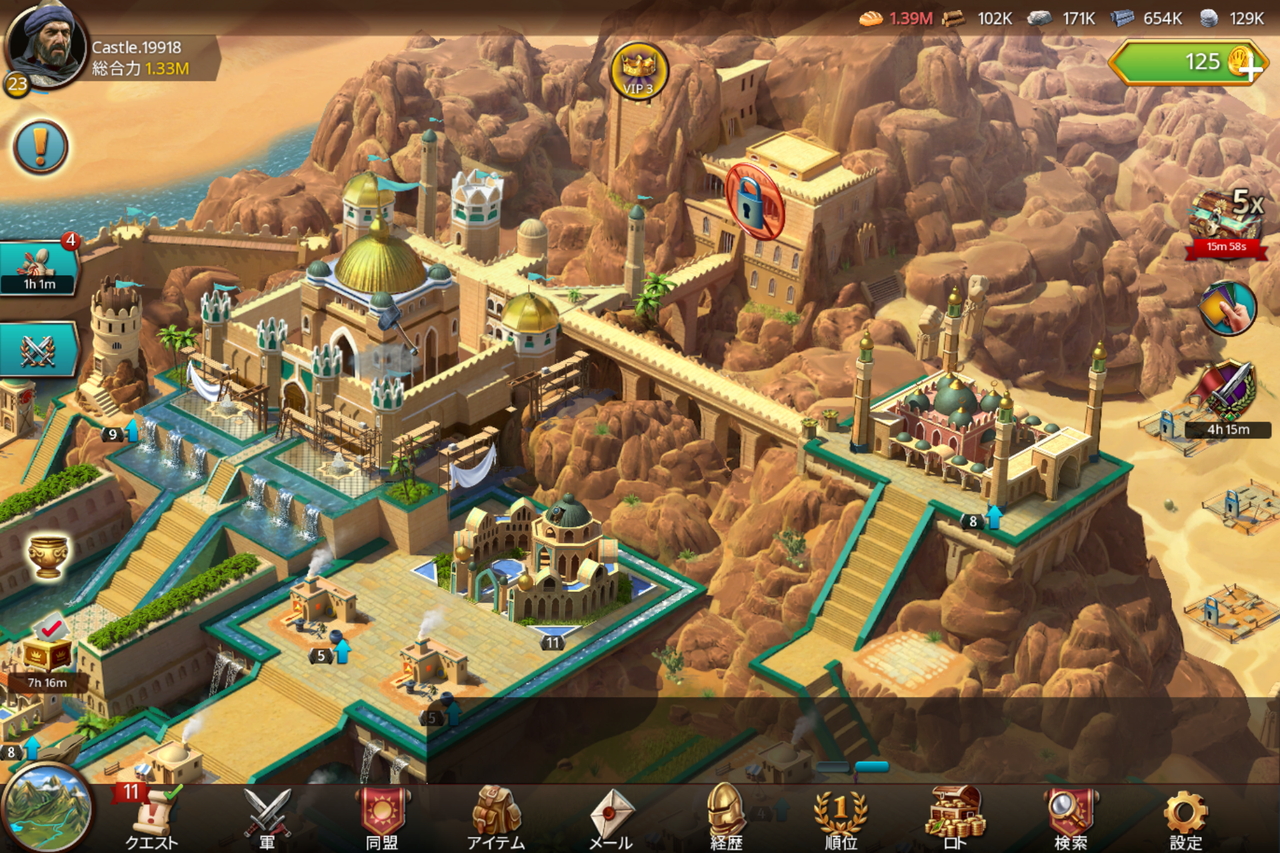Open the 5x treasure chest offer
Screen dimensions: 1280x853
point(1226,220)
